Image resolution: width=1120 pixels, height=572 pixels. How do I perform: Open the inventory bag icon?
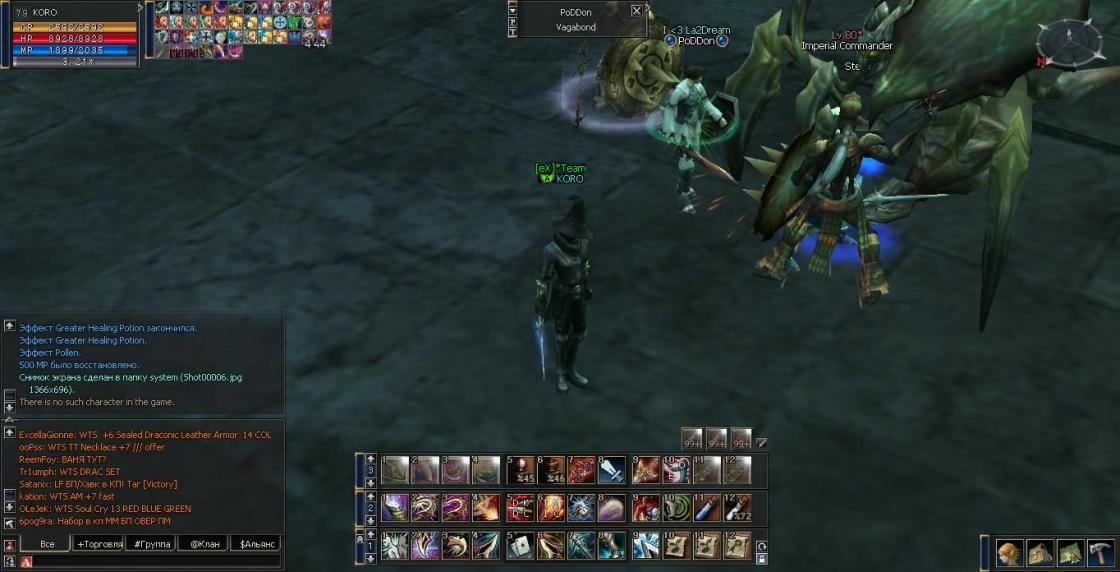(1040, 553)
